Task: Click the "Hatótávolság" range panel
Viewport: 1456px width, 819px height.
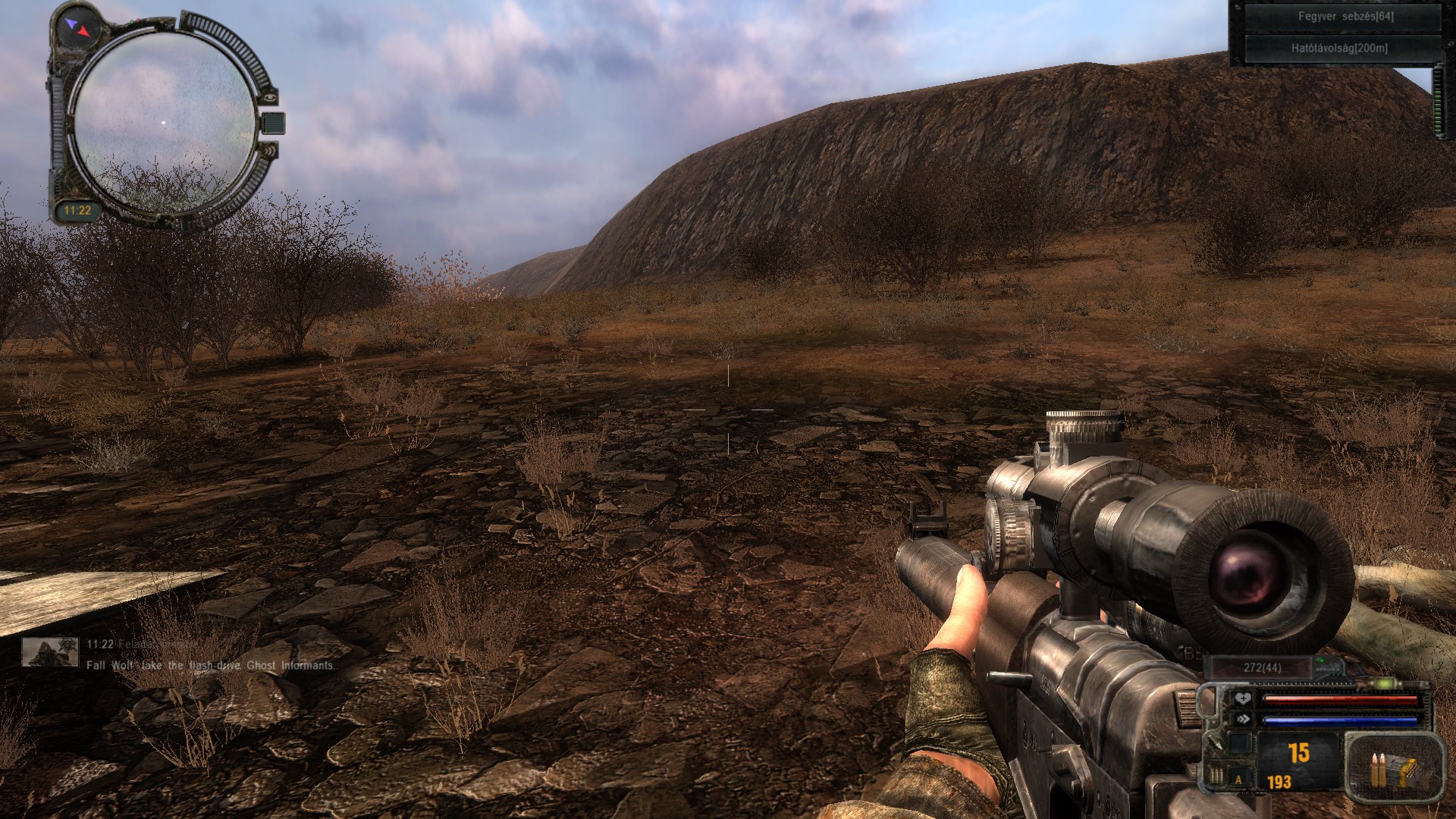Action: [x=1339, y=49]
